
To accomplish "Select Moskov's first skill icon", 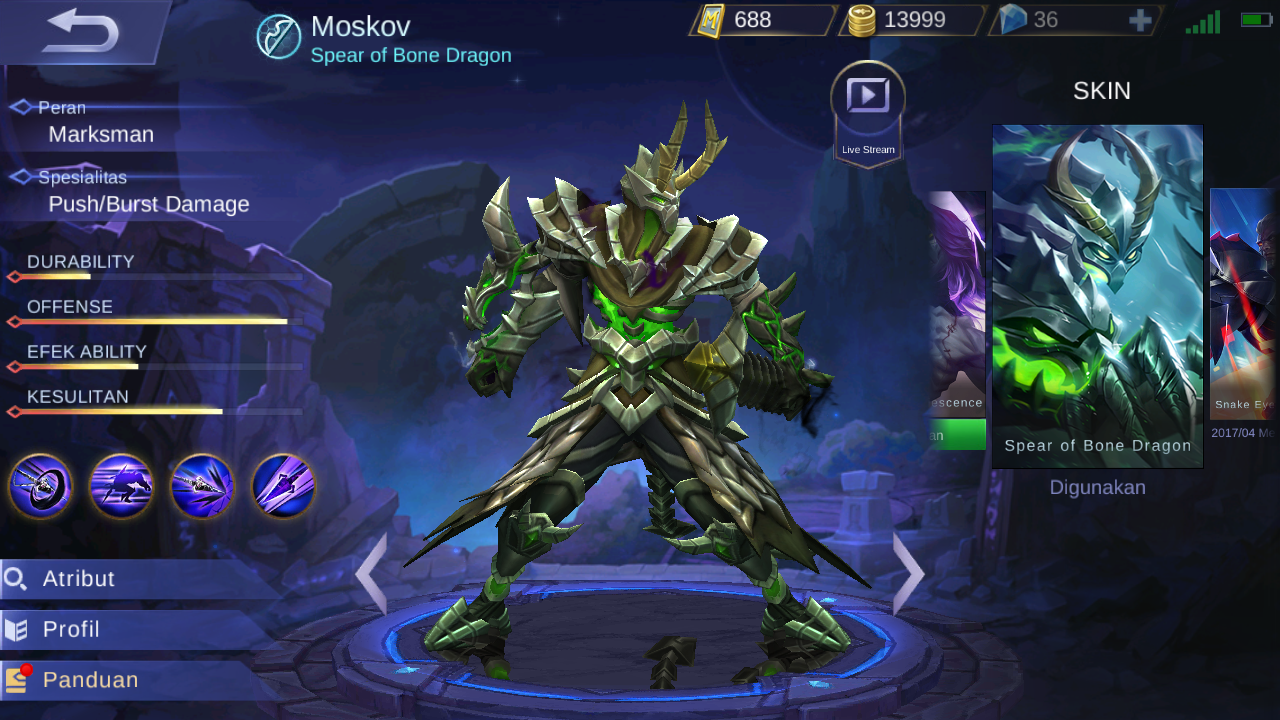I will pos(40,486).
